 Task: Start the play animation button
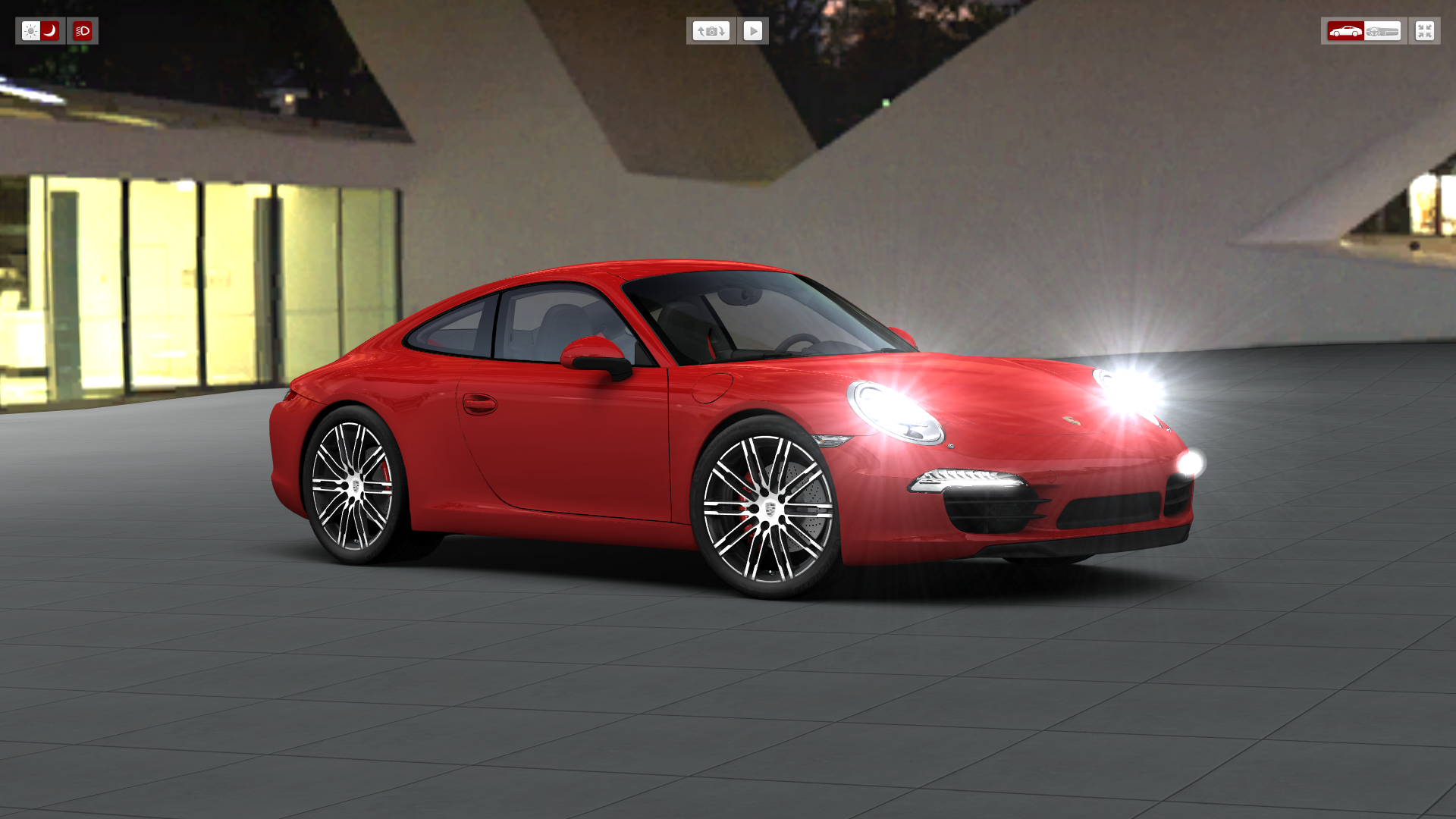click(x=753, y=31)
